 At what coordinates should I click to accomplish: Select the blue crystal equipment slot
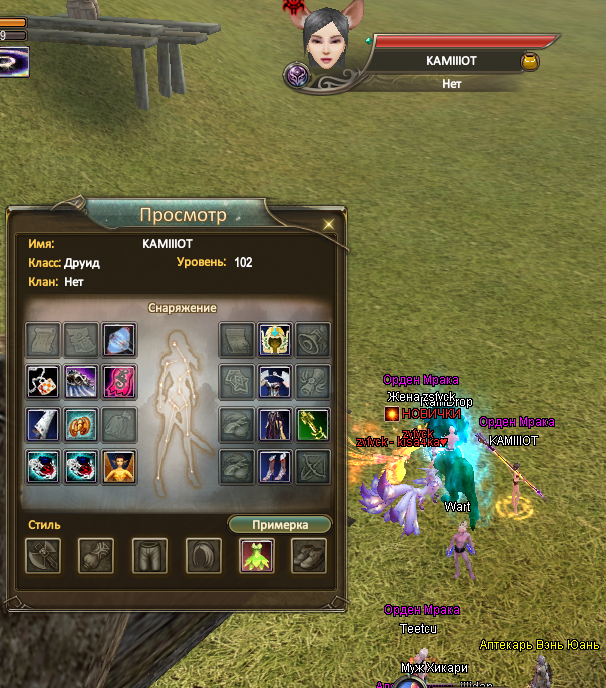(119, 340)
